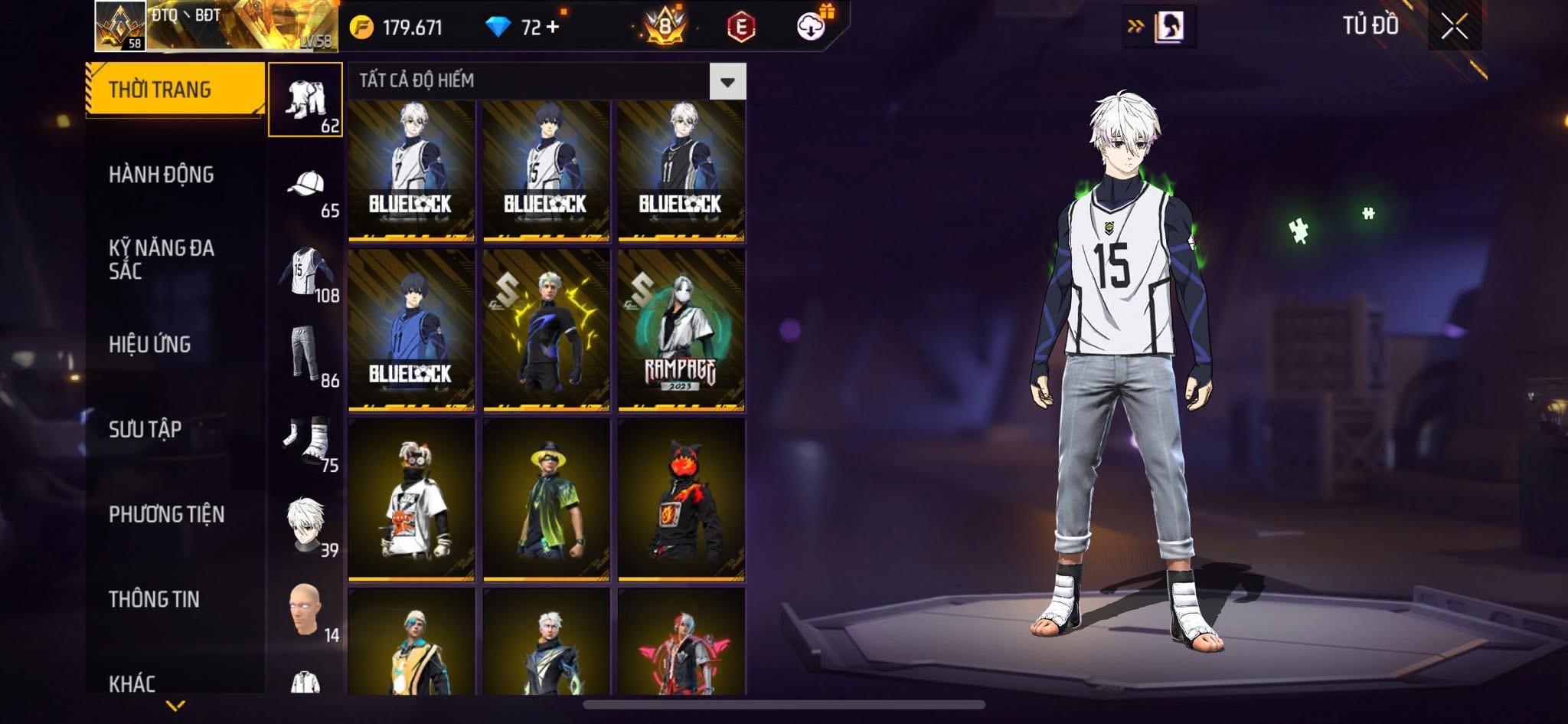The height and width of the screenshot is (724, 1568).
Task: Select the Blue Lock number 7 jersey bundle
Action: [x=411, y=170]
